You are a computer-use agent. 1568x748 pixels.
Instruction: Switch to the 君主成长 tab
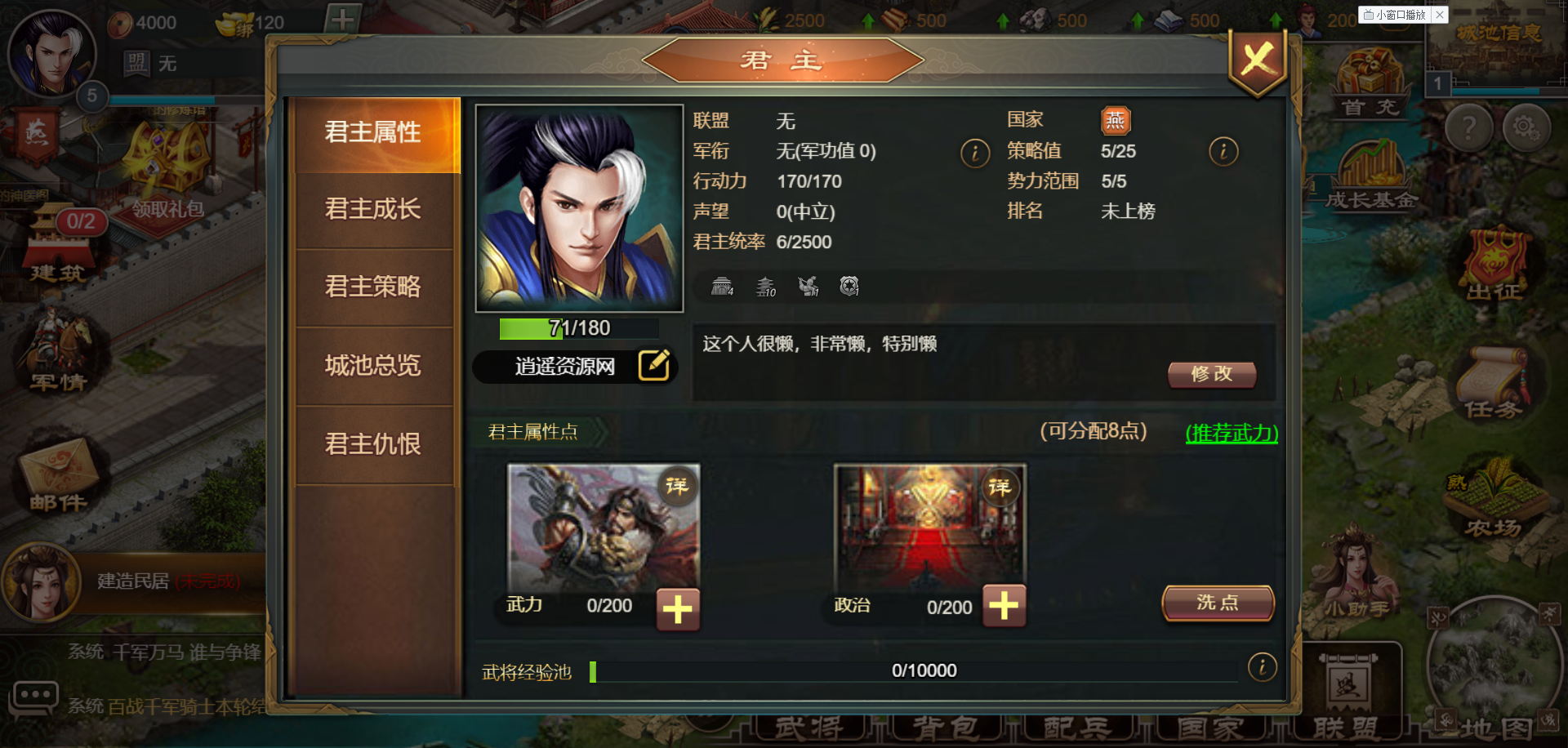(373, 210)
